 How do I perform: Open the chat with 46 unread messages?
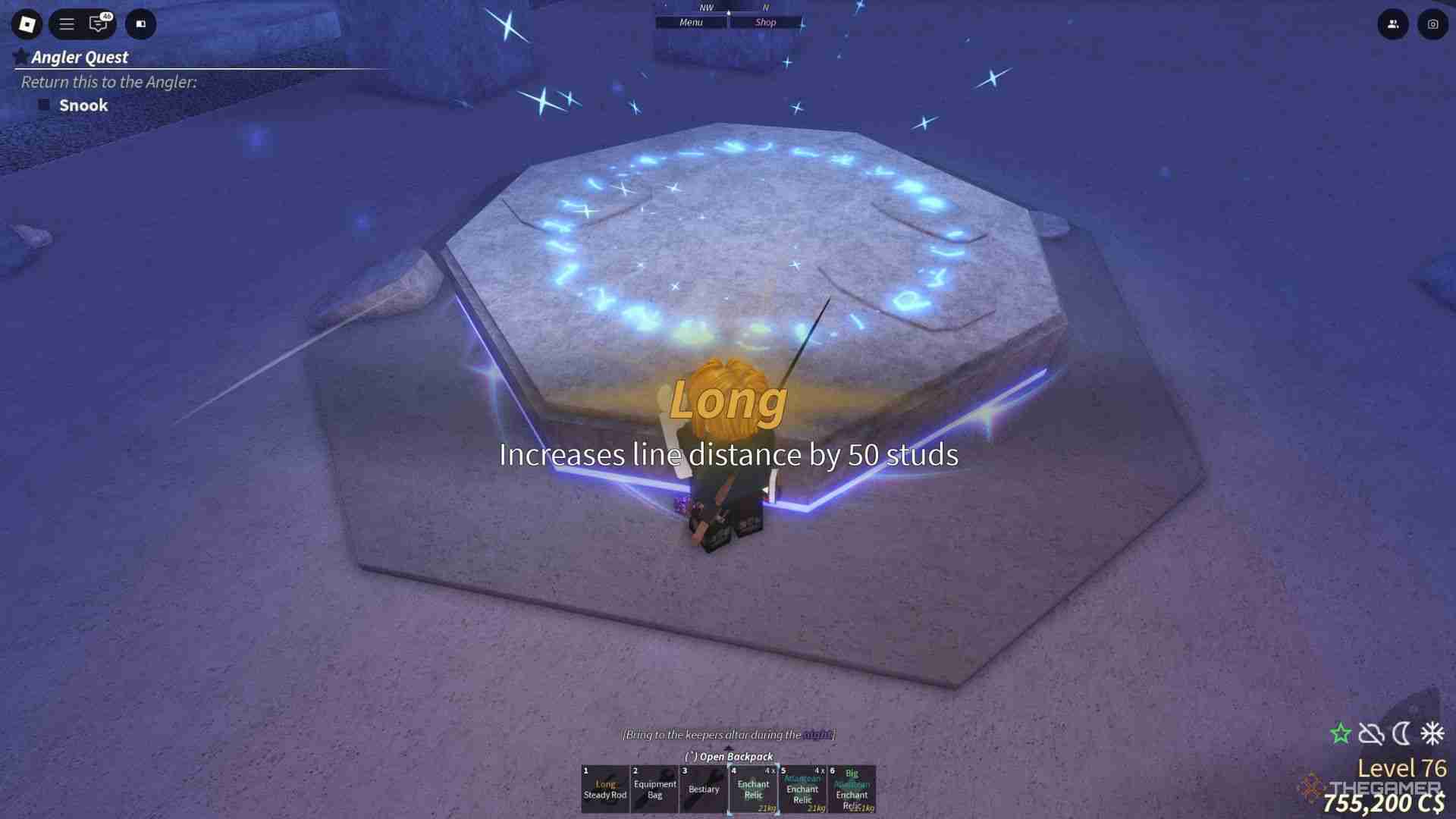click(x=99, y=24)
